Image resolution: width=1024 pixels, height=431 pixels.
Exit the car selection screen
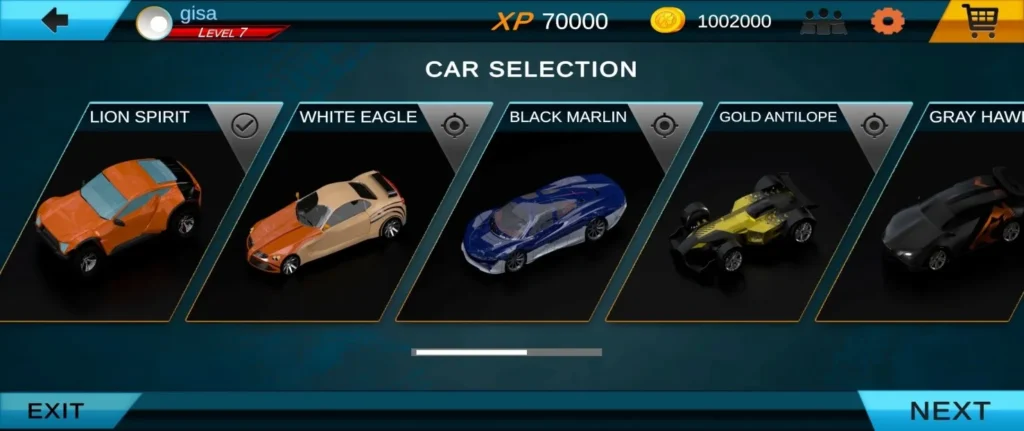coord(57,411)
